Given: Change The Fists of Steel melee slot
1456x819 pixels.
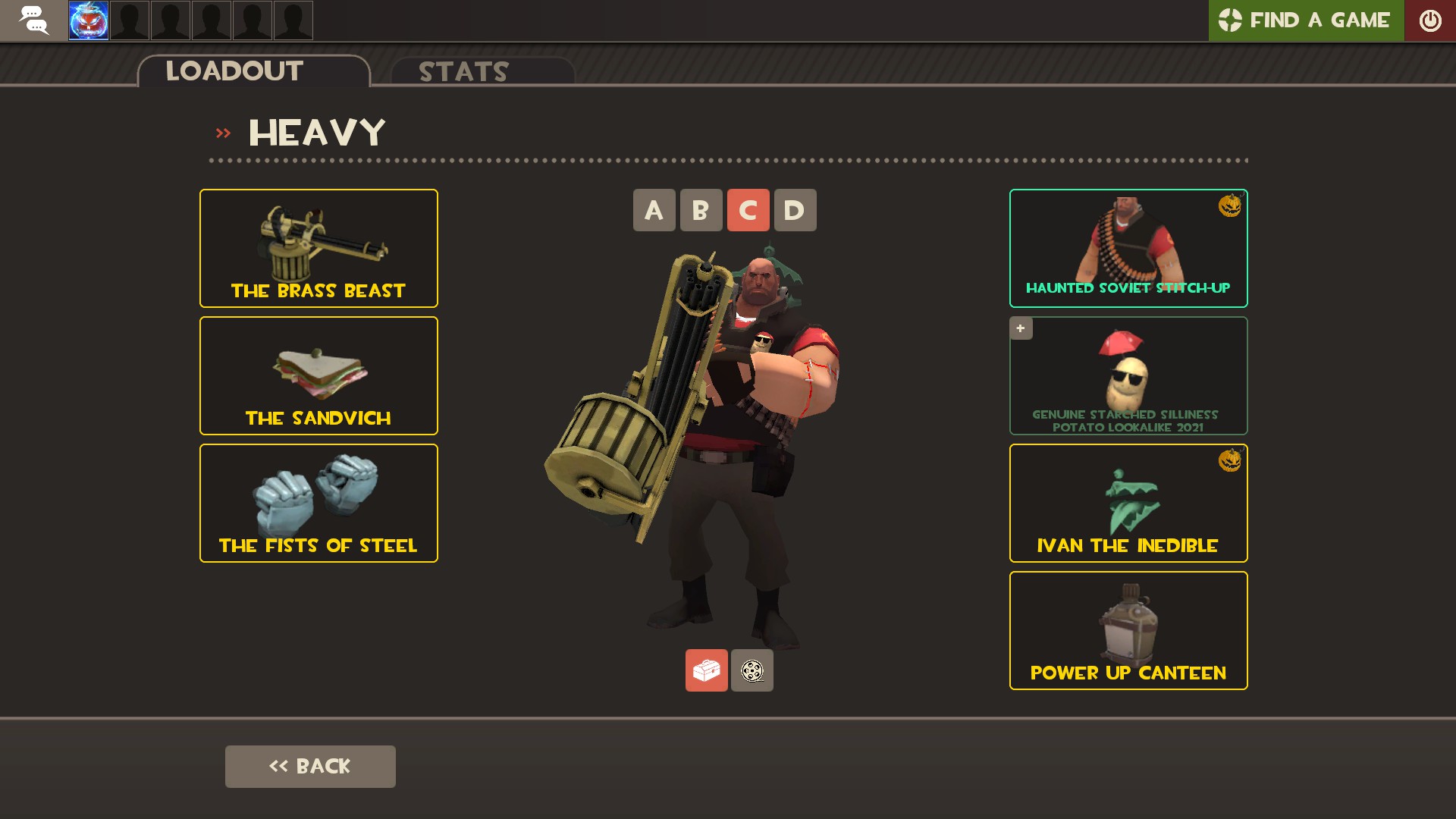Looking at the screenshot, I should click(318, 503).
